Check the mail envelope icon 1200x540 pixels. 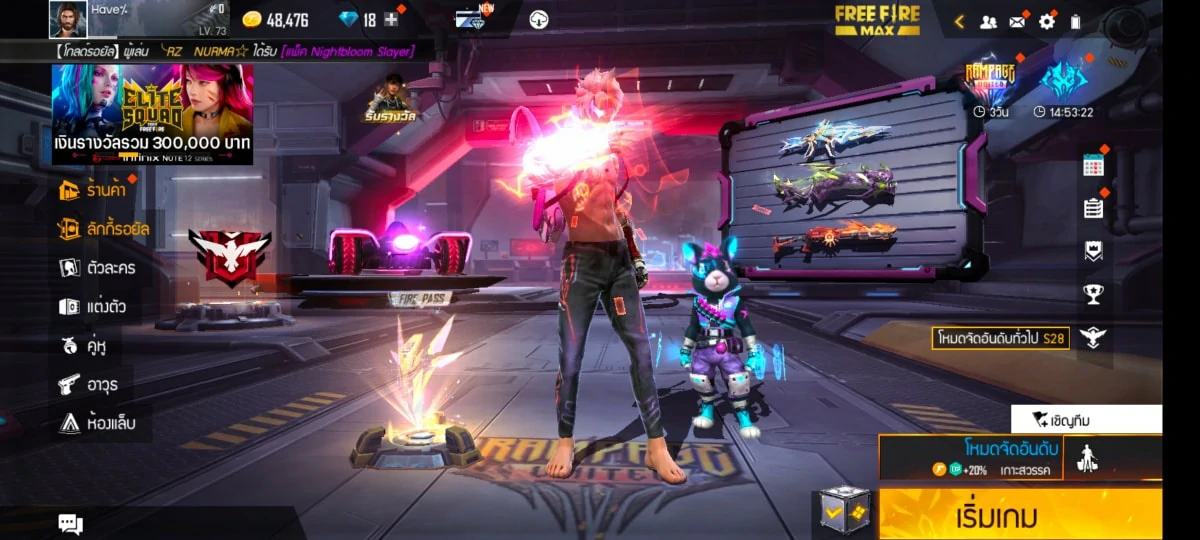coord(1017,21)
